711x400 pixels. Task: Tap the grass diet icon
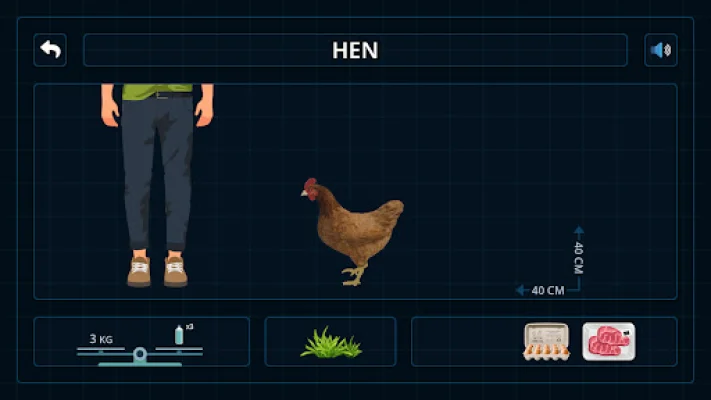pos(331,343)
